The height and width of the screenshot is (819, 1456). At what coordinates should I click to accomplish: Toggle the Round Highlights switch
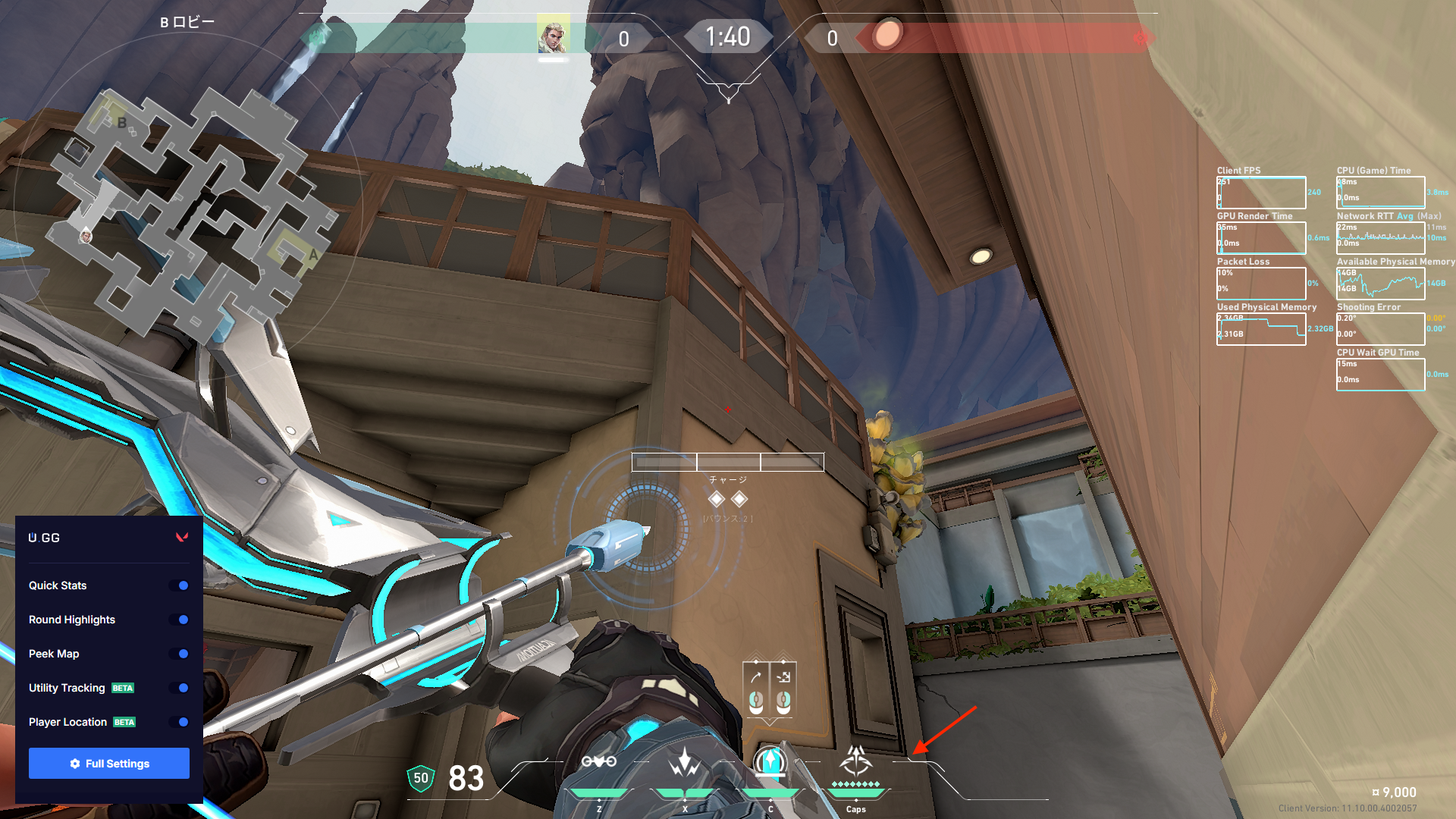coord(180,620)
